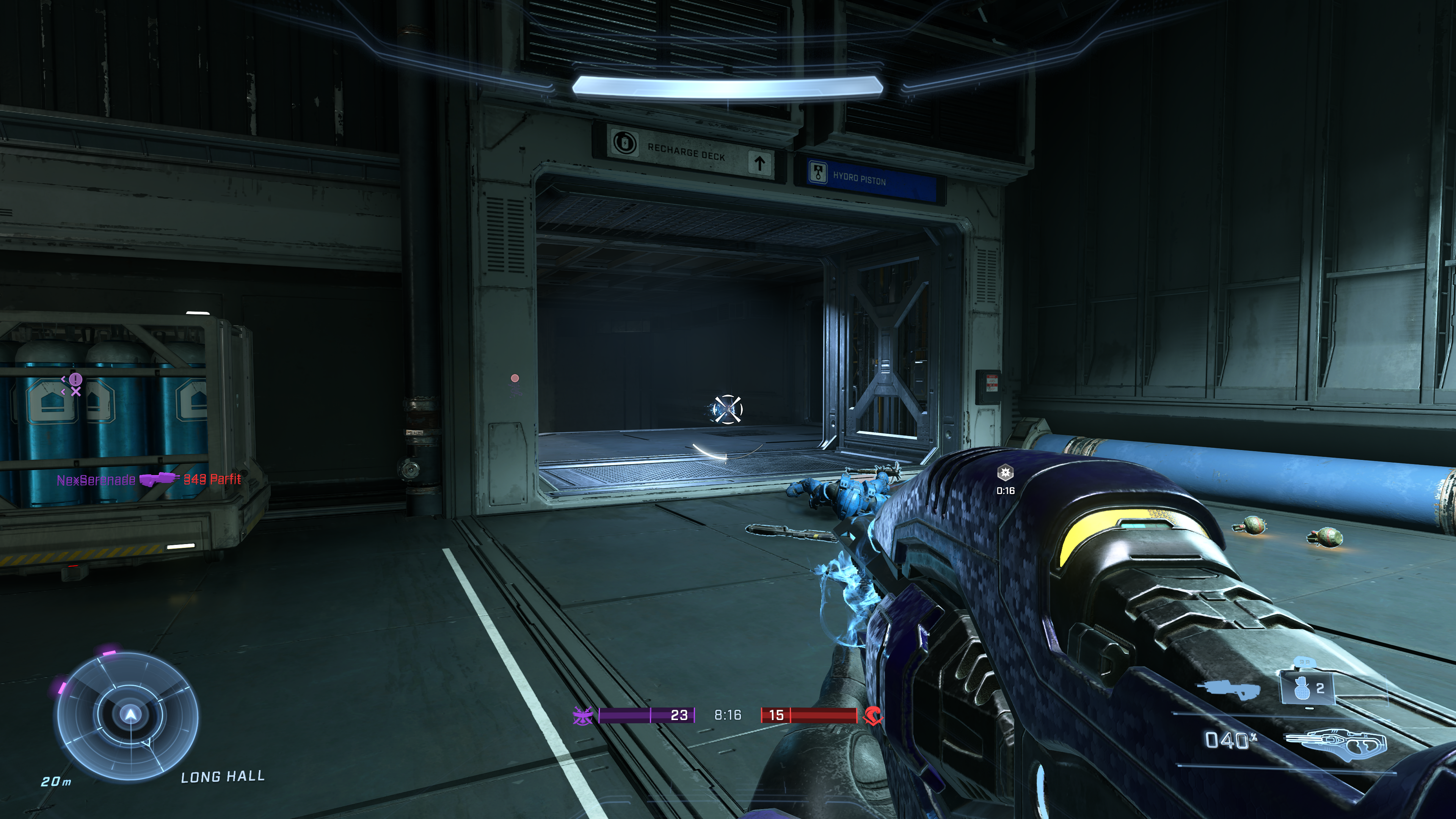The height and width of the screenshot is (819, 1456).
Task: Click the red team emblem
Action: (x=874, y=715)
